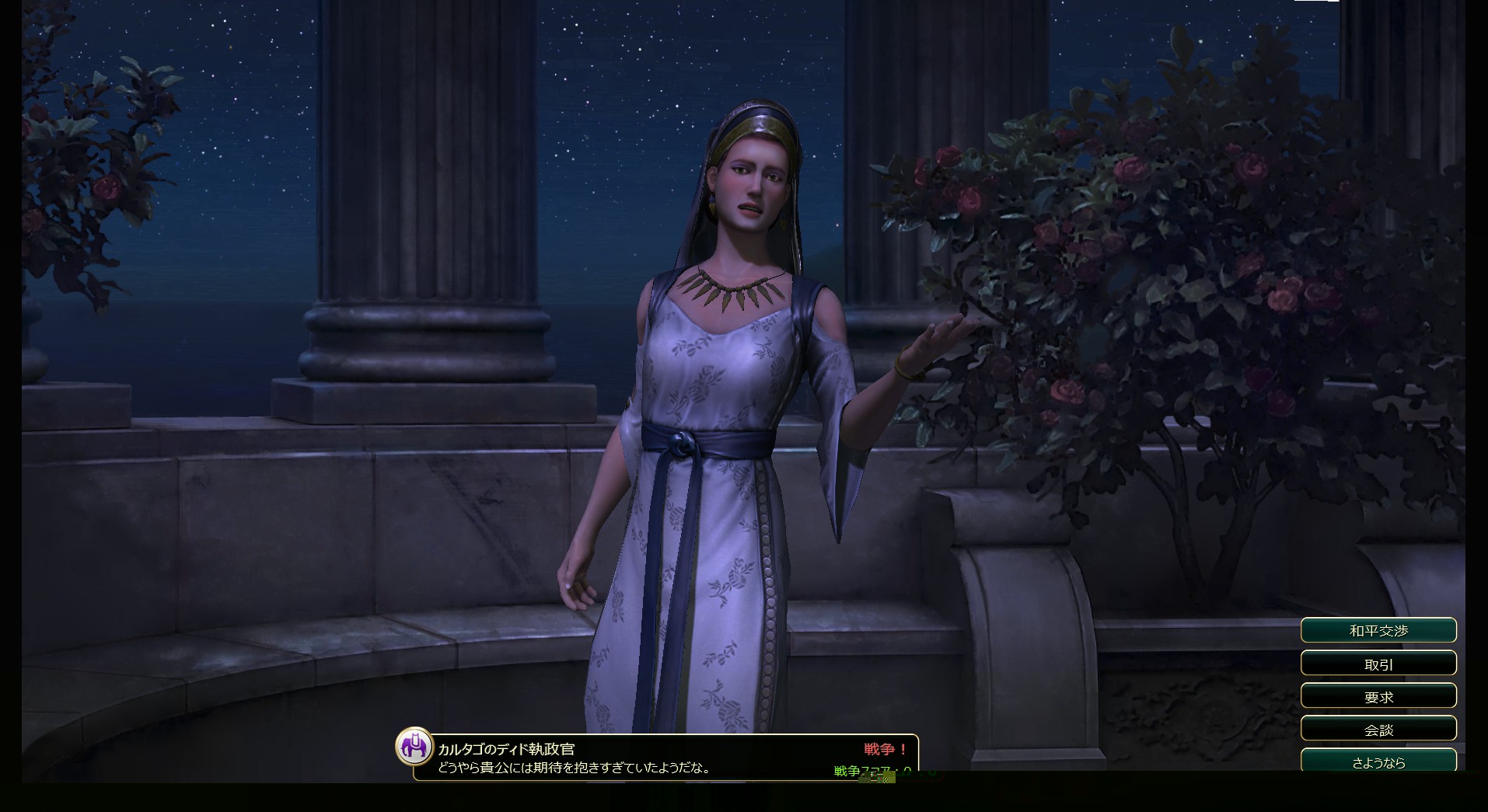Image resolution: width=1488 pixels, height=812 pixels.
Task: Click the Carthage civilization emblem icon
Action: pos(414,748)
